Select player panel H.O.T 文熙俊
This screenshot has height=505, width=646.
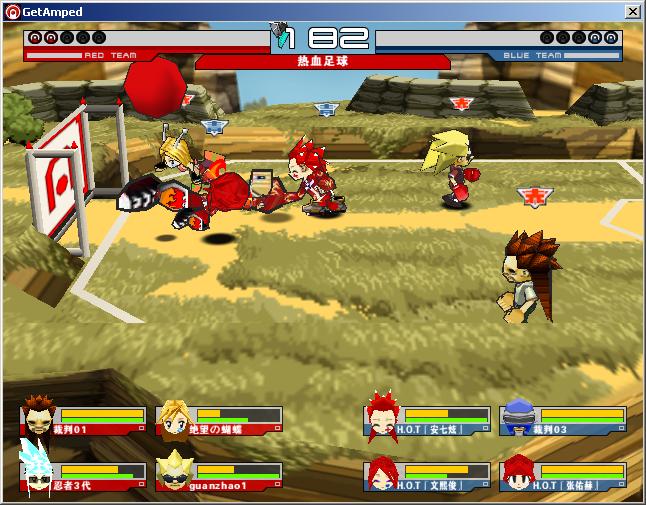tap(427, 474)
